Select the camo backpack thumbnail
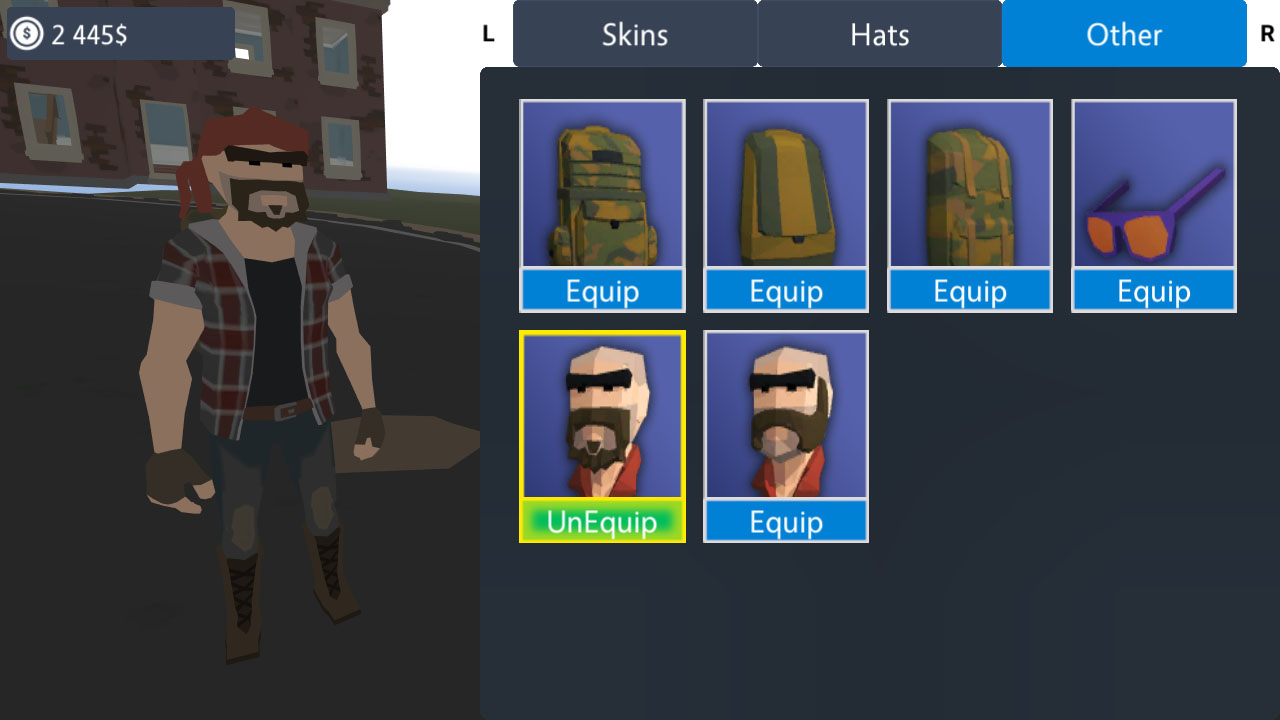Viewport: 1280px width, 720px height. coord(602,185)
